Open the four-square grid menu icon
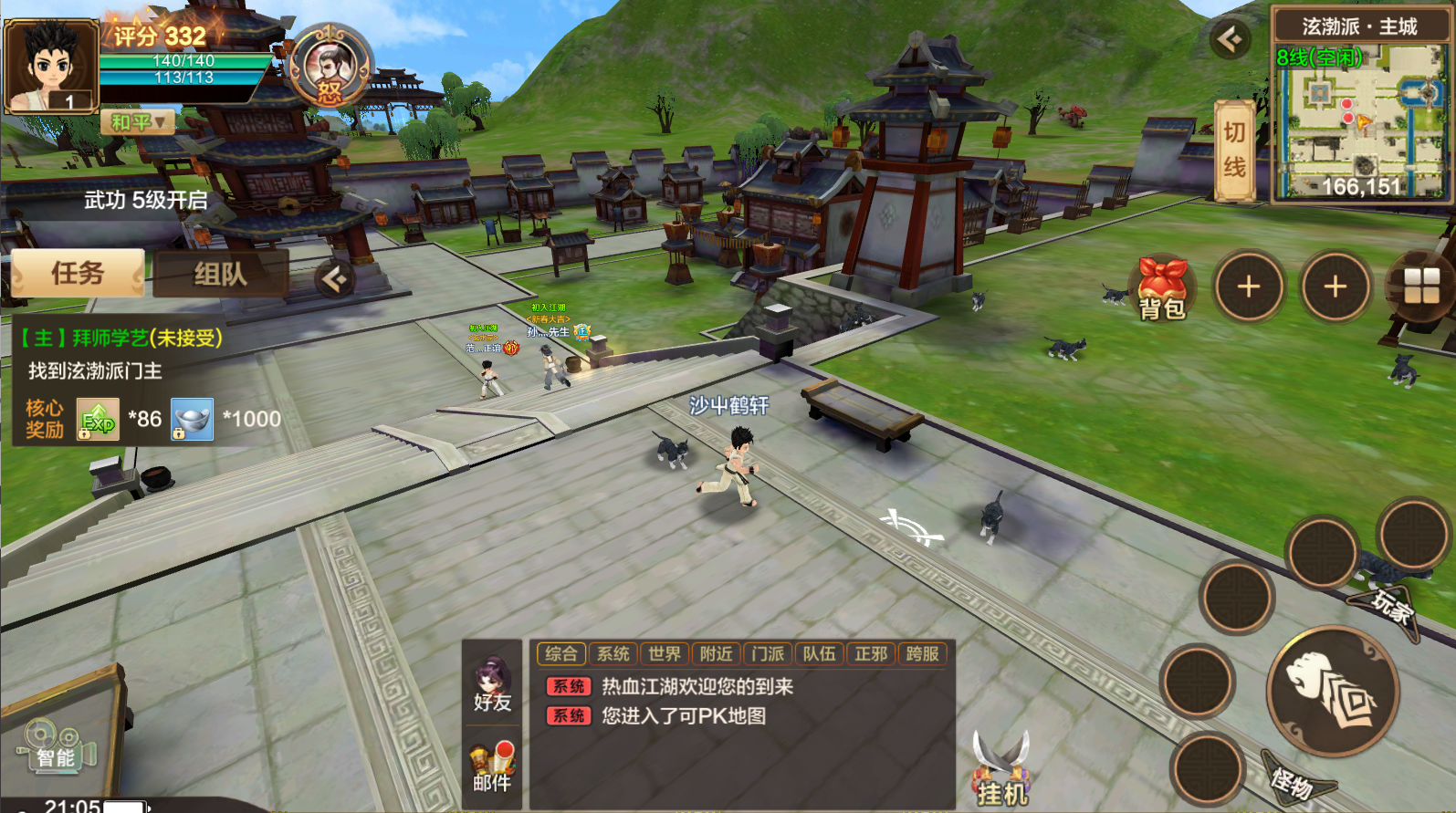This screenshot has height=813, width=1456. point(1420,287)
